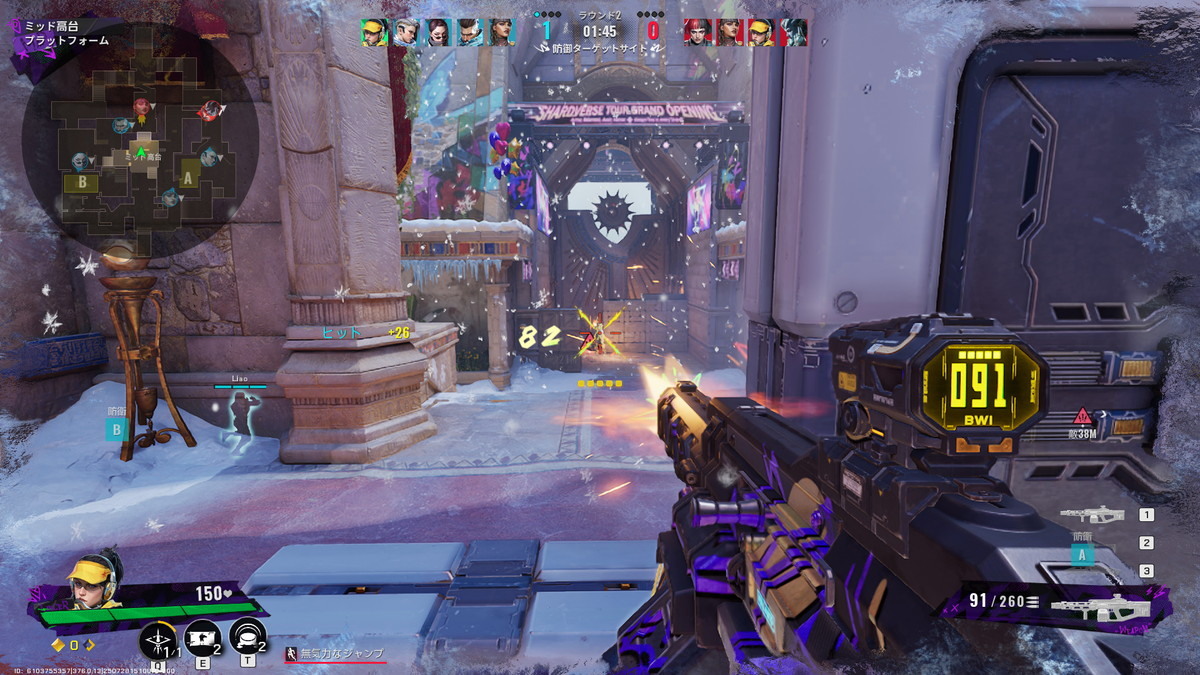Click the yellow-visor enemy portrait in the top bar
The width and height of the screenshot is (1200, 675).
pyautogui.click(x=760, y=32)
